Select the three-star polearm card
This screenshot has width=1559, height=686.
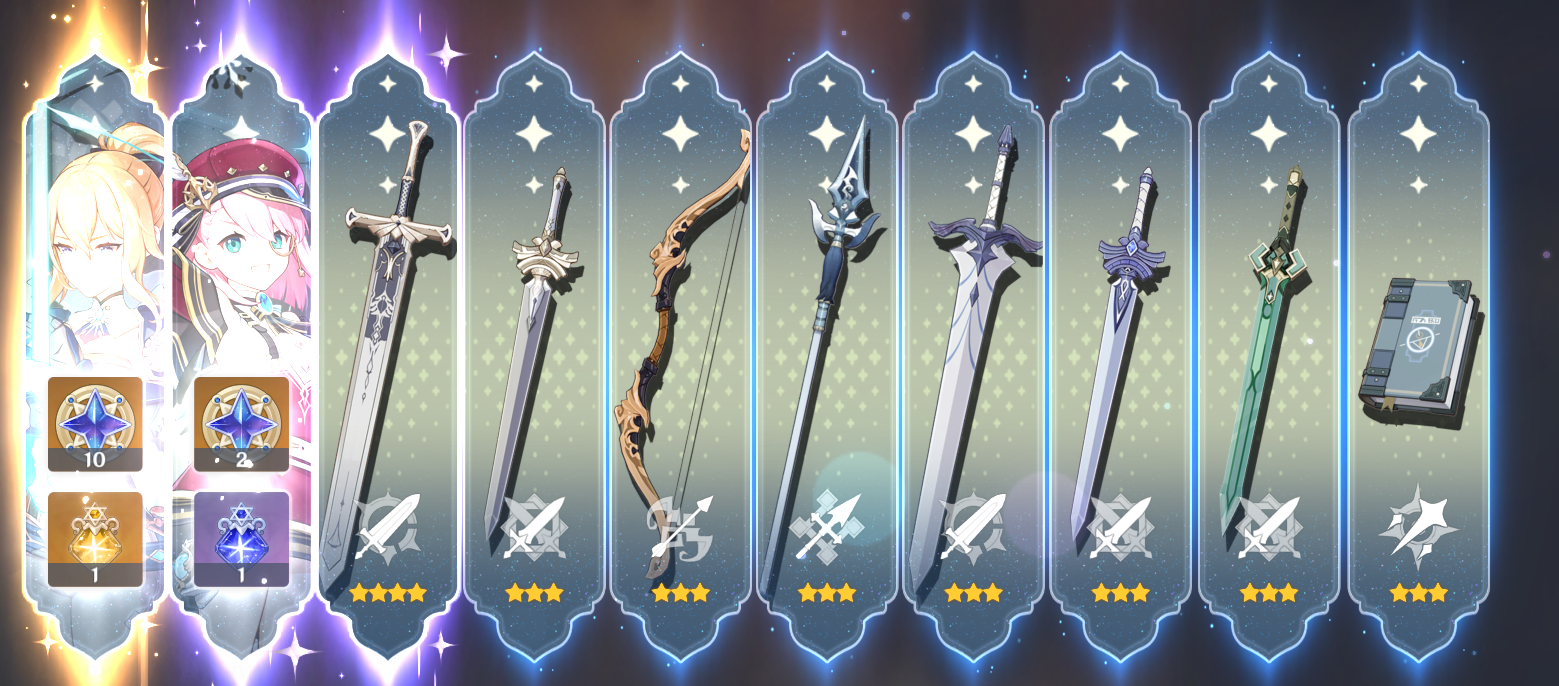(x=827, y=350)
